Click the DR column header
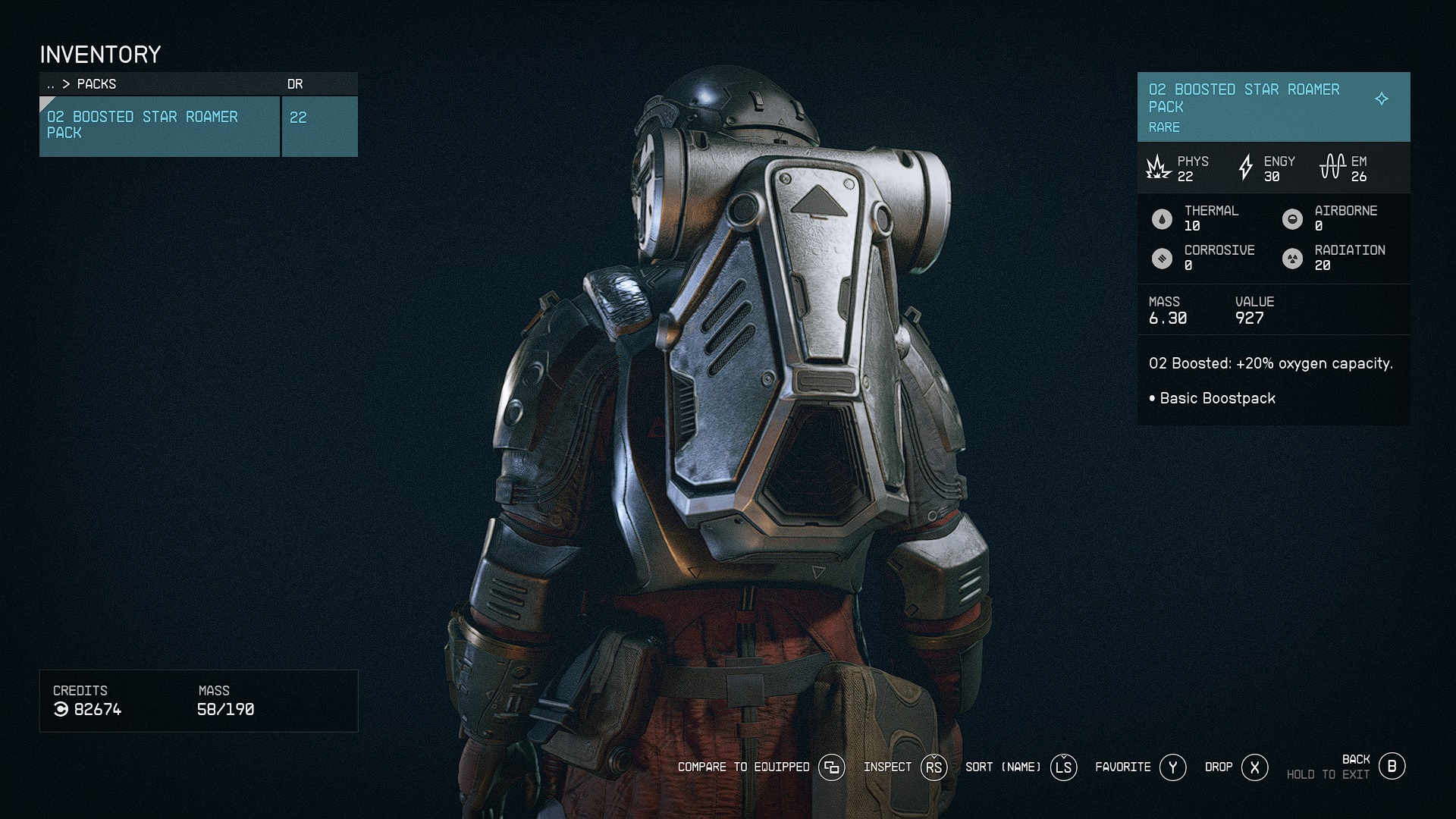Viewport: 1456px width, 819px height. coord(295,84)
